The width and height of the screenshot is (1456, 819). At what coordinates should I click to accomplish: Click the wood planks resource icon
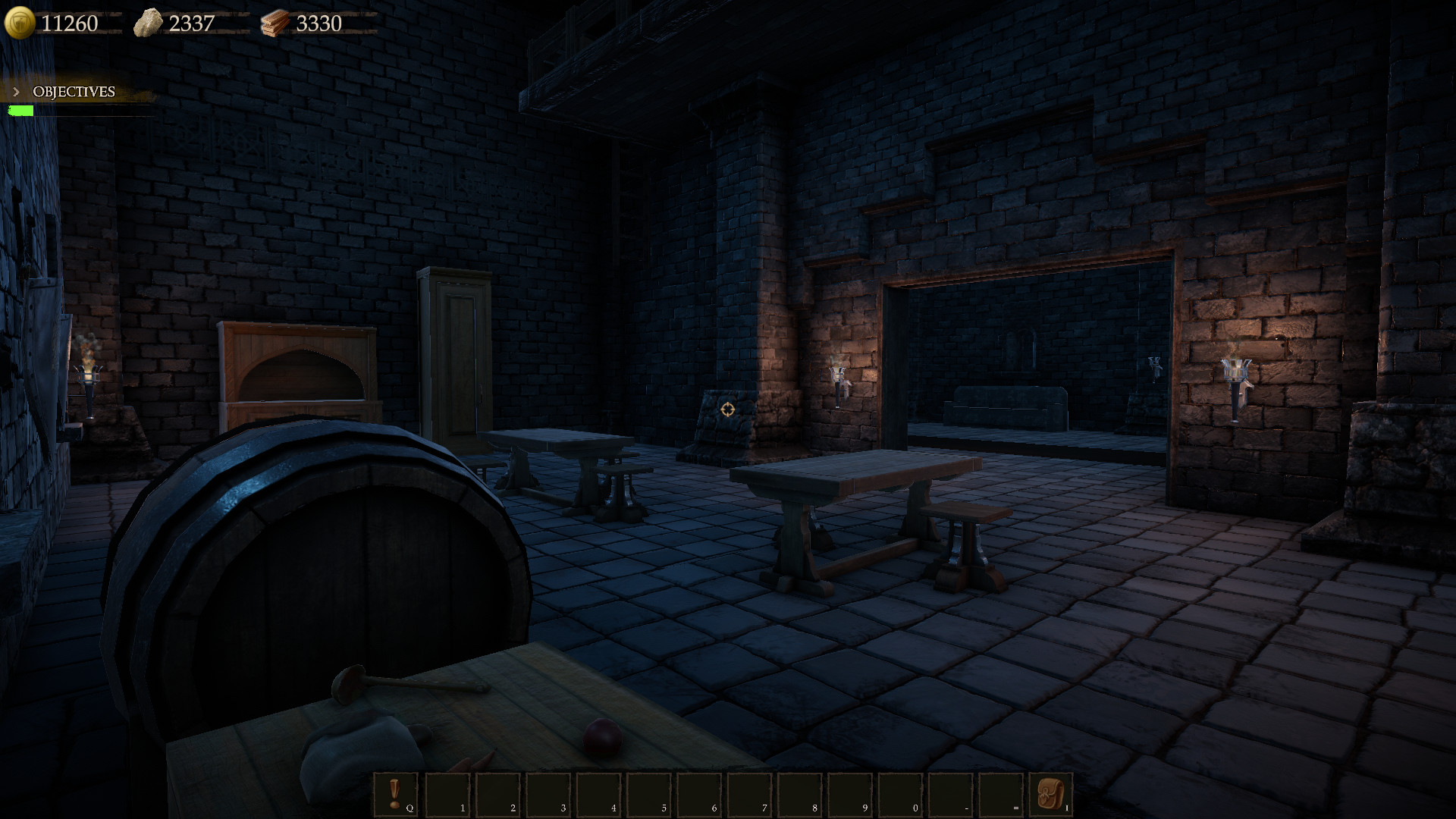(x=276, y=23)
